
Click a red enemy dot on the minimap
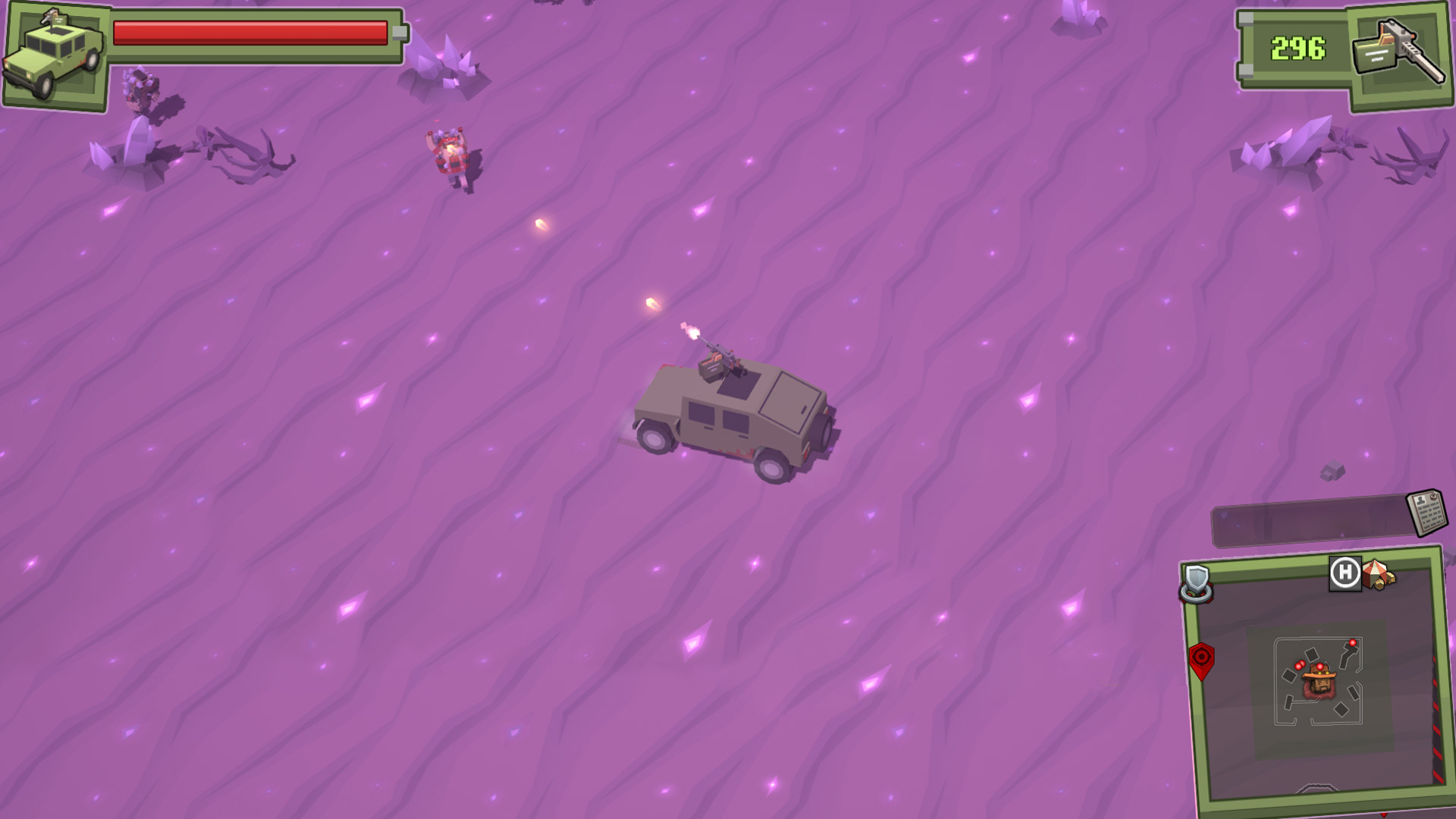coord(1353,642)
